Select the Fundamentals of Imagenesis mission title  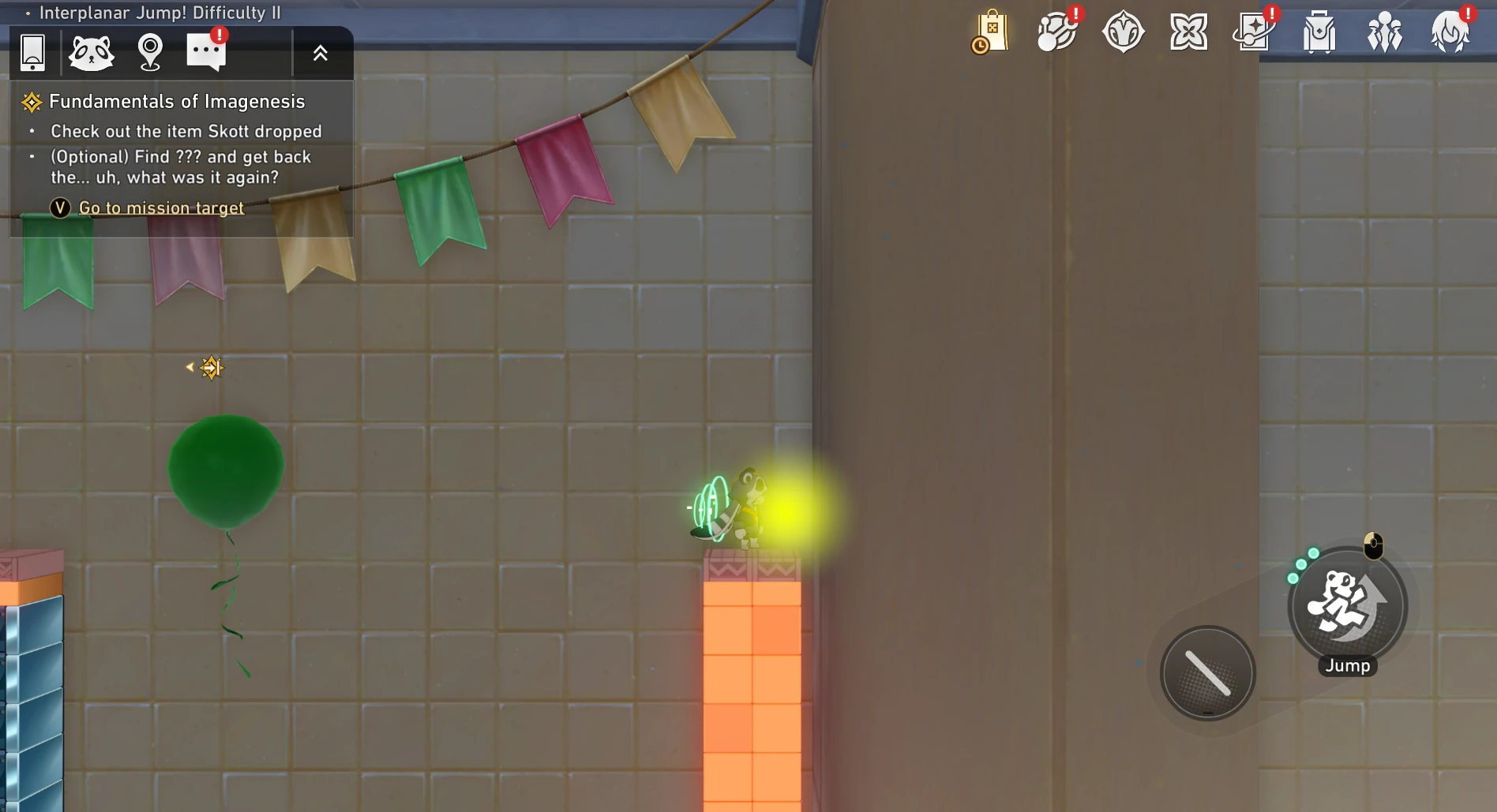tap(176, 102)
